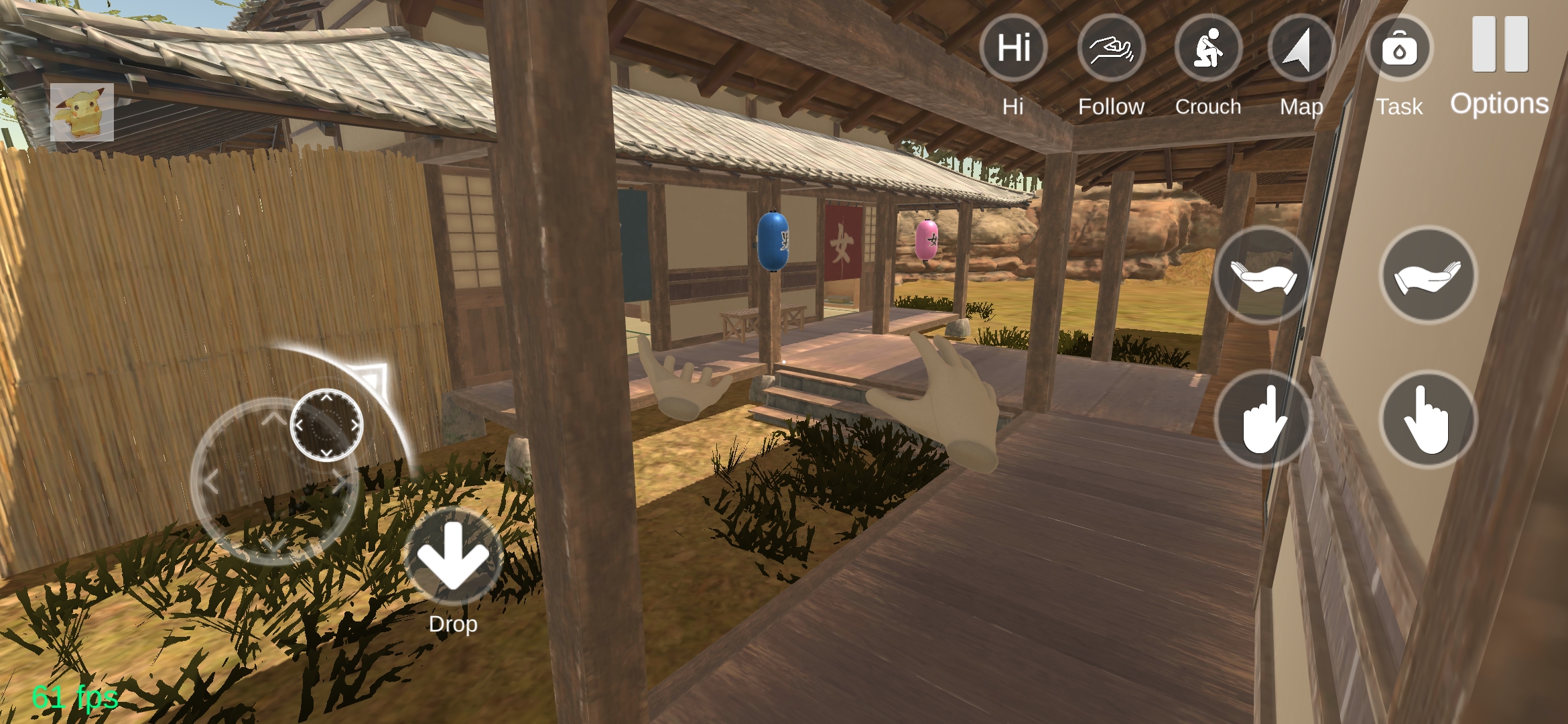Tap the small look-control joystick knob
The image size is (1568, 724).
pos(326,425)
